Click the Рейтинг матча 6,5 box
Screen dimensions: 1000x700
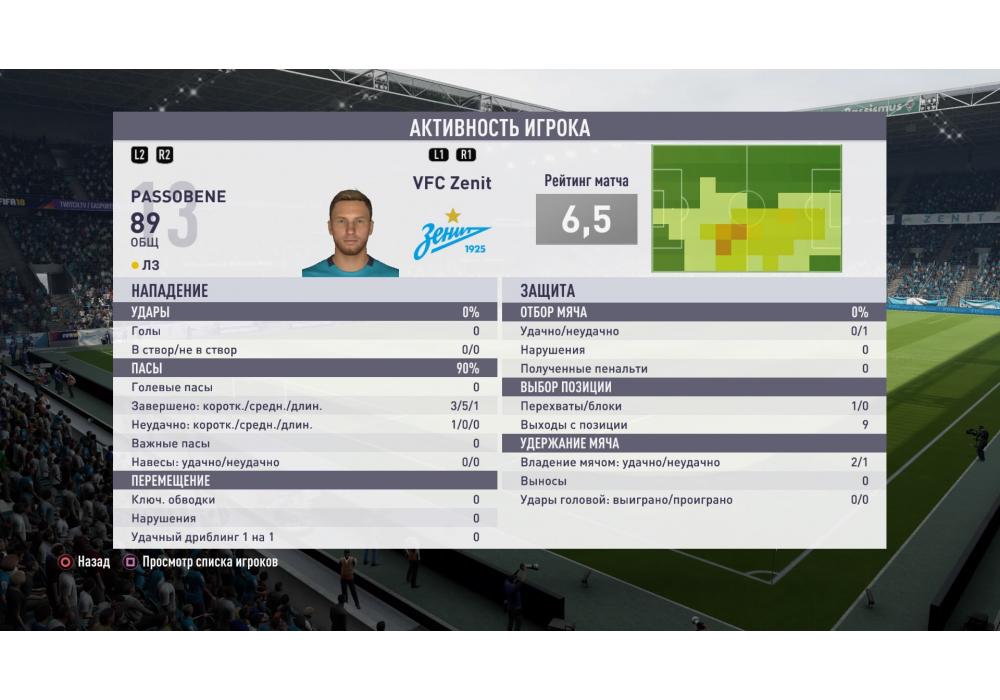(586, 220)
